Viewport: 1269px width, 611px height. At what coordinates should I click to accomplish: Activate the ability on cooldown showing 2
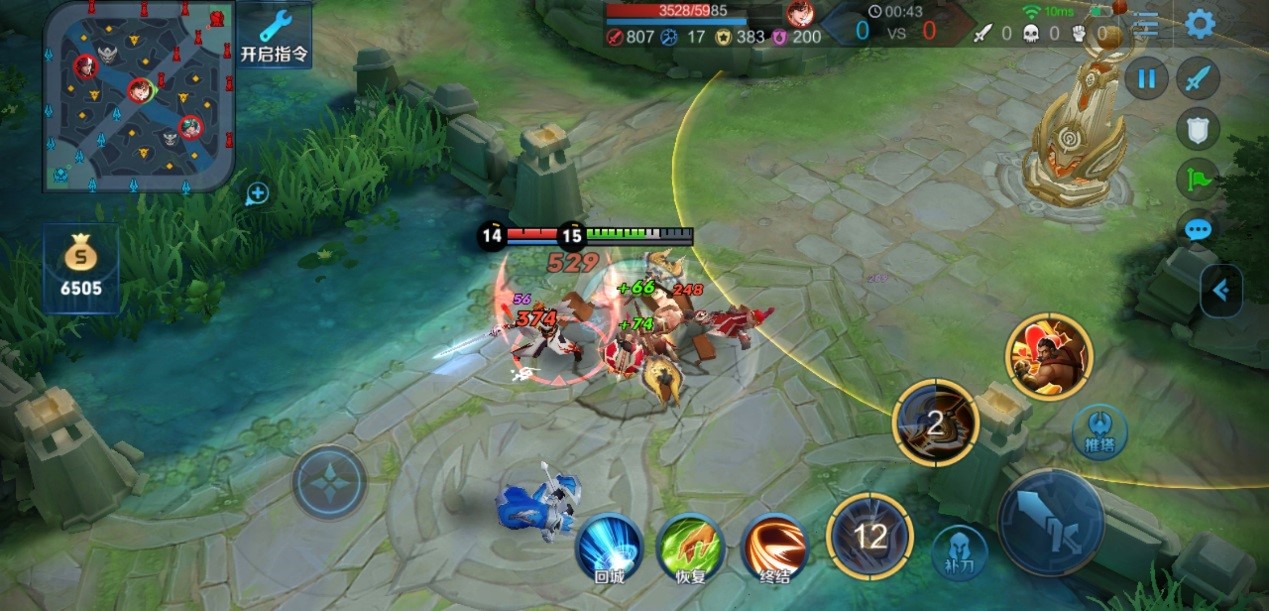935,422
